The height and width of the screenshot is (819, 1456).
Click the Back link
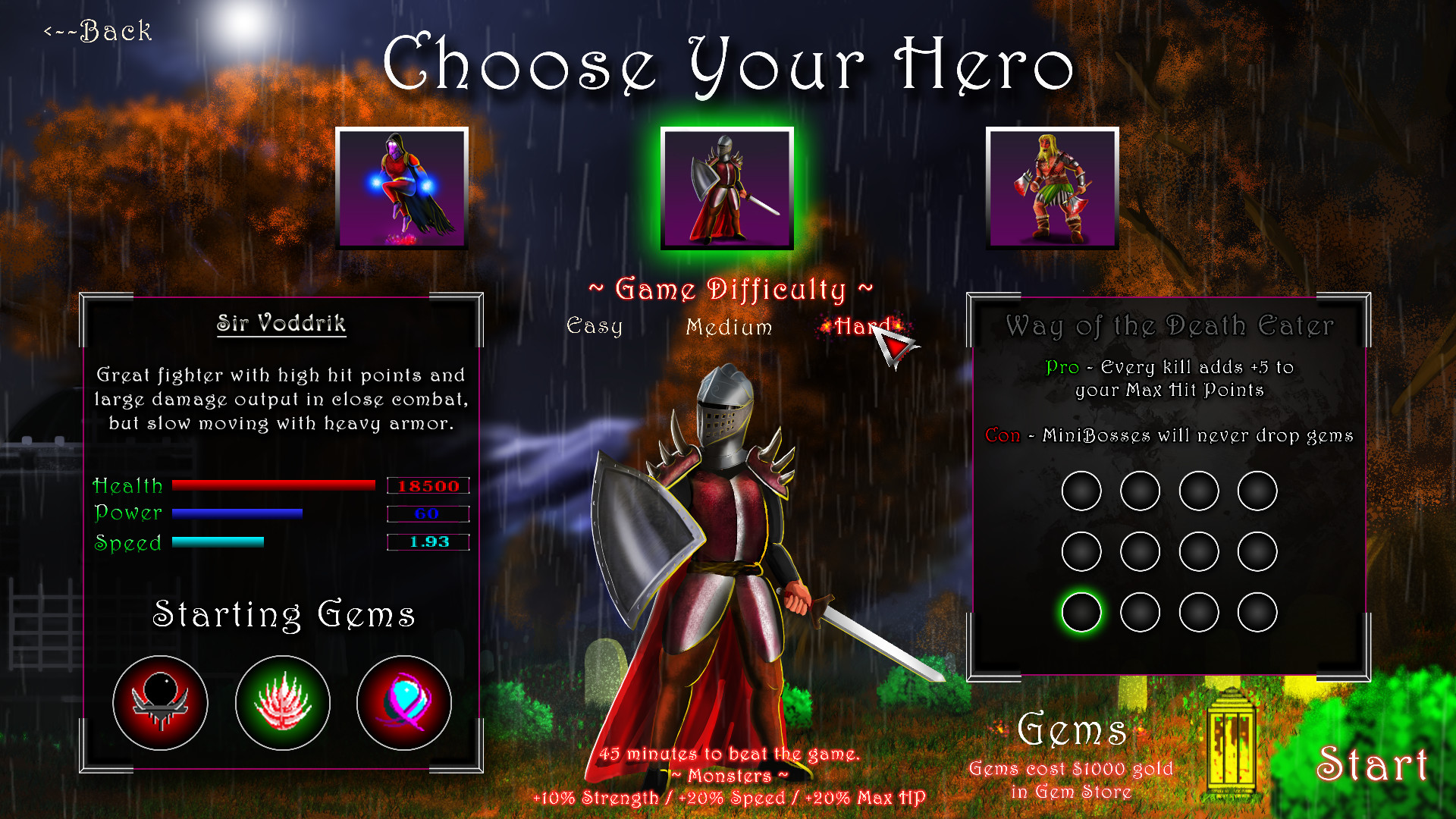pos(97,31)
